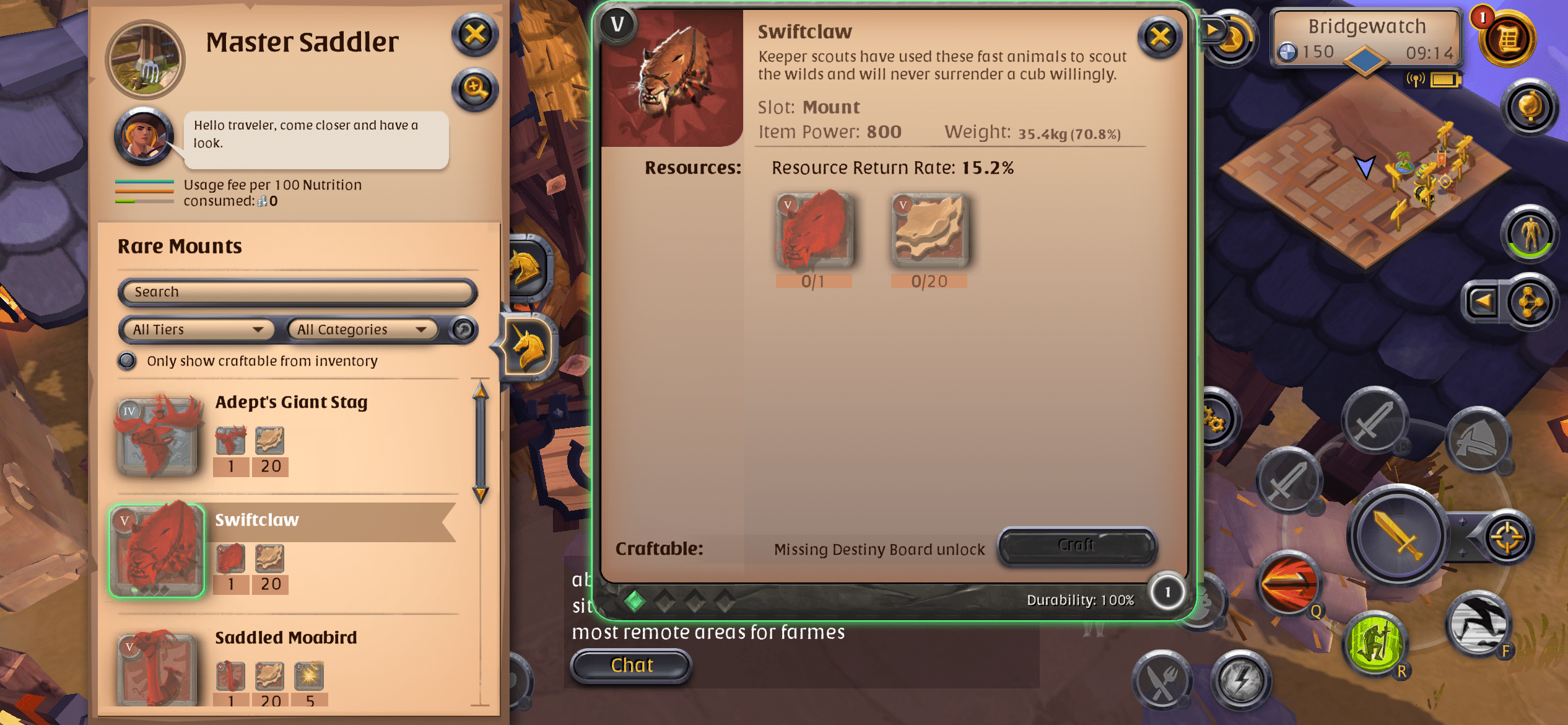The image size is (1568, 725).
Task: Select the Swiftclaw entry in Rare Mounts
Action: pyautogui.click(x=256, y=521)
